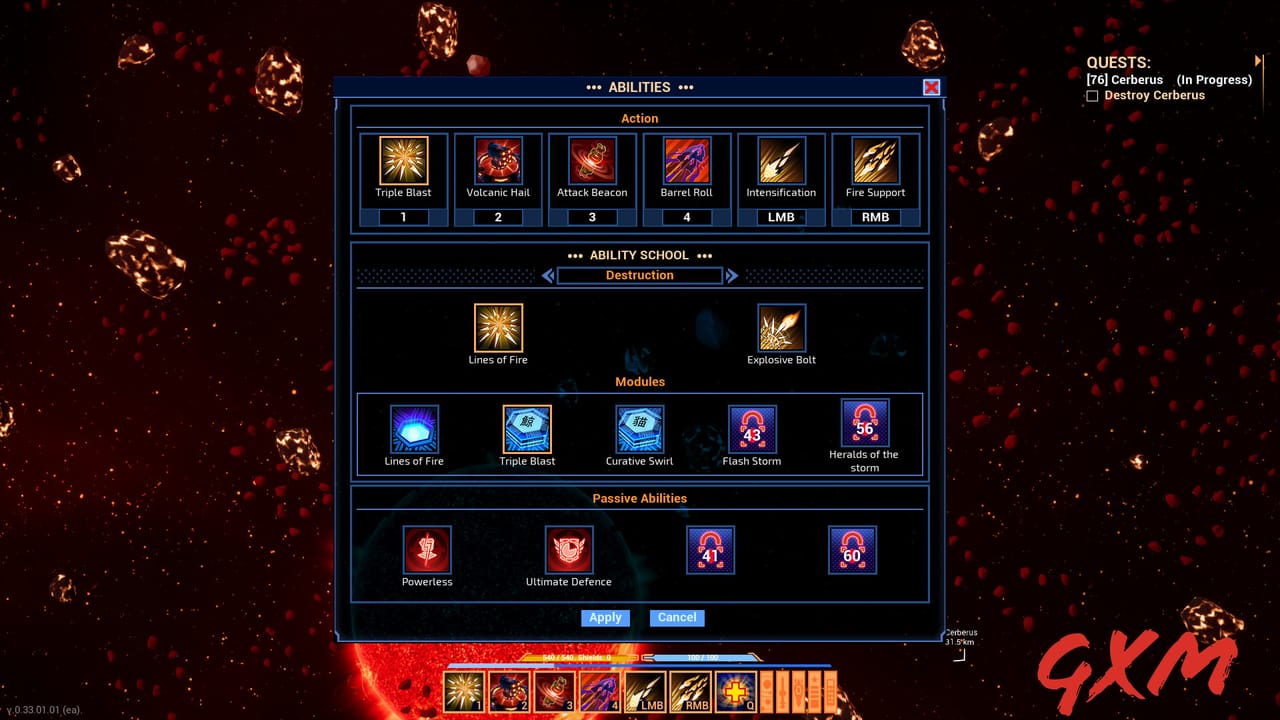Select the Barrel Roll ability

pyautogui.click(x=686, y=160)
